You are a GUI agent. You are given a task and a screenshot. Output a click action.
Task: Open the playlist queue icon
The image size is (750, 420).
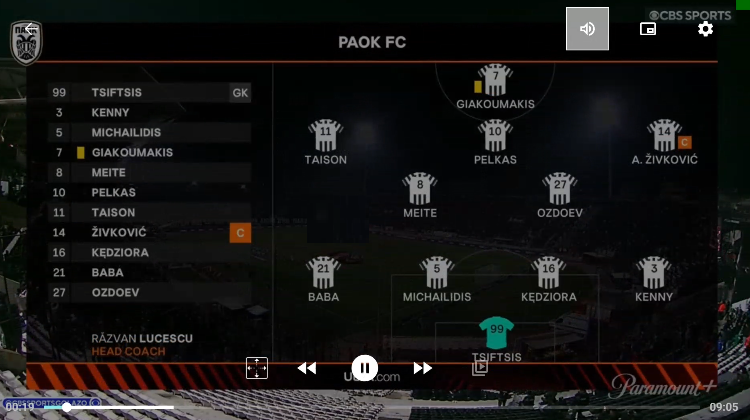[480, 368]
